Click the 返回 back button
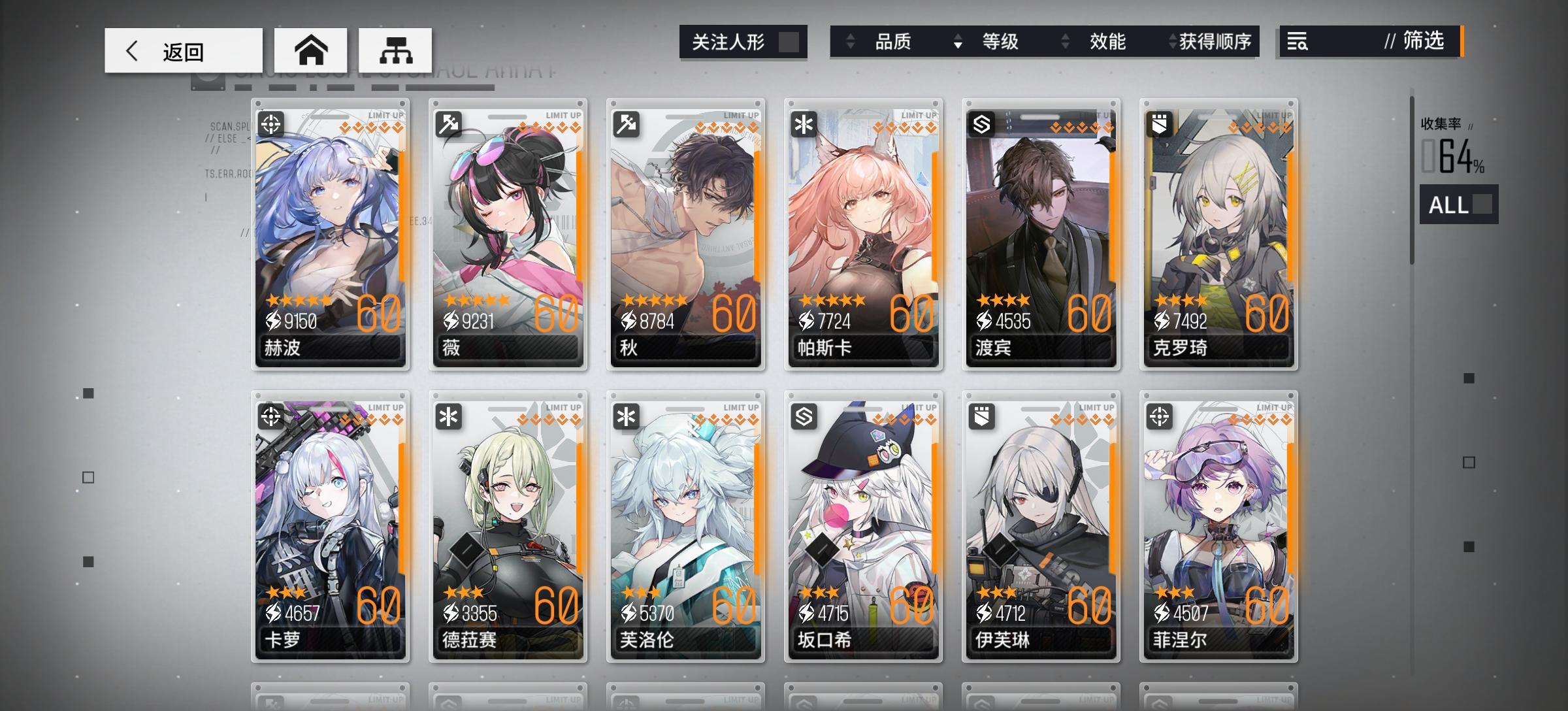Viewport: 1568px width, 711px height. 183,49
